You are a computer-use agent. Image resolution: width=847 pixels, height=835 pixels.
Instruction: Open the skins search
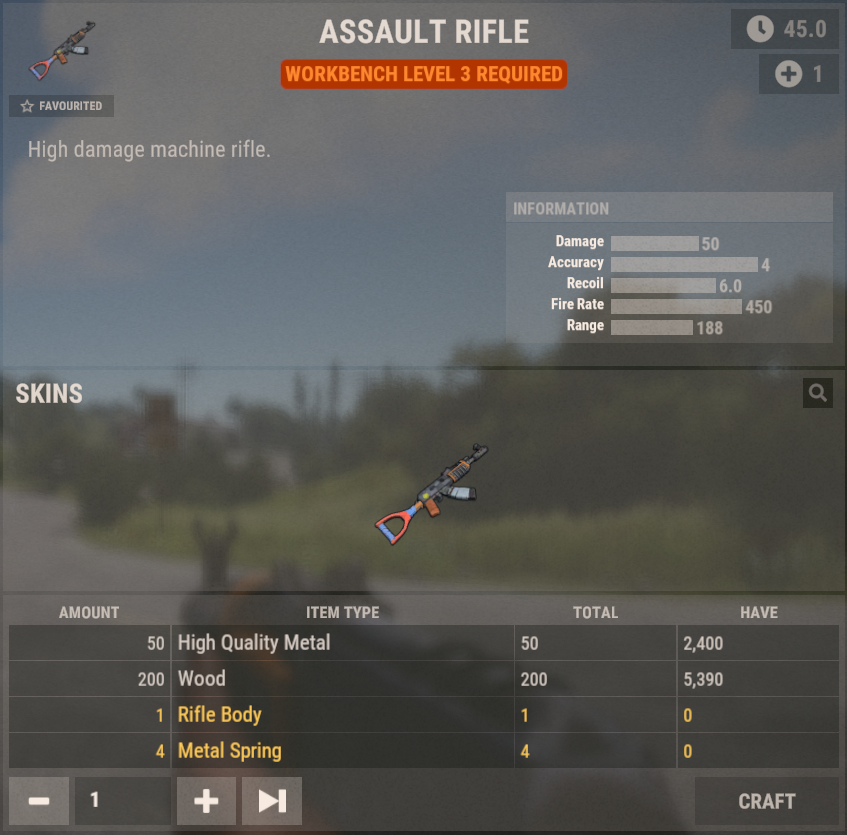[x=817, y=393]
